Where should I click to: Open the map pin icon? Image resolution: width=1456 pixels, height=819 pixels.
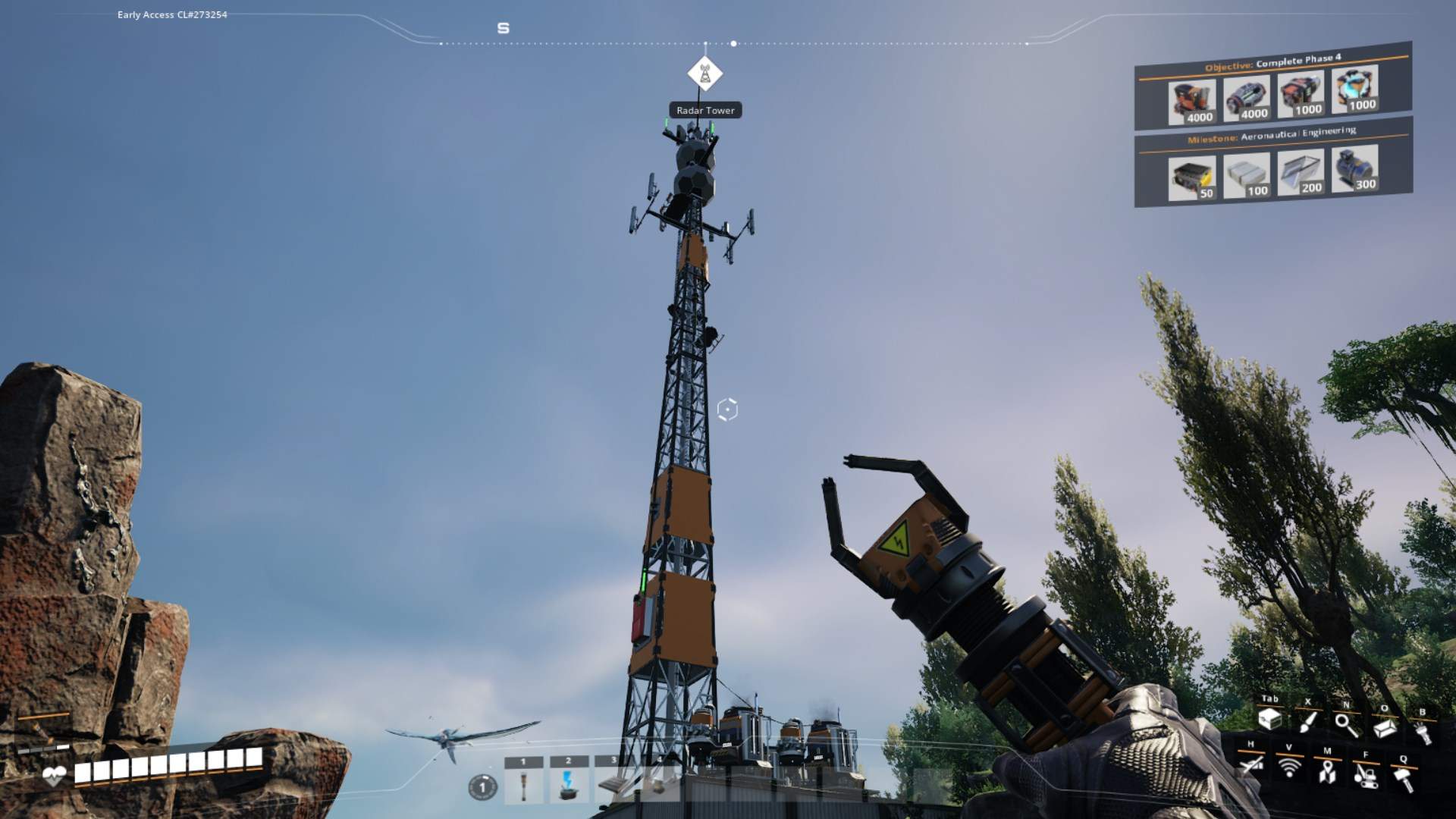click(1326, 771)
